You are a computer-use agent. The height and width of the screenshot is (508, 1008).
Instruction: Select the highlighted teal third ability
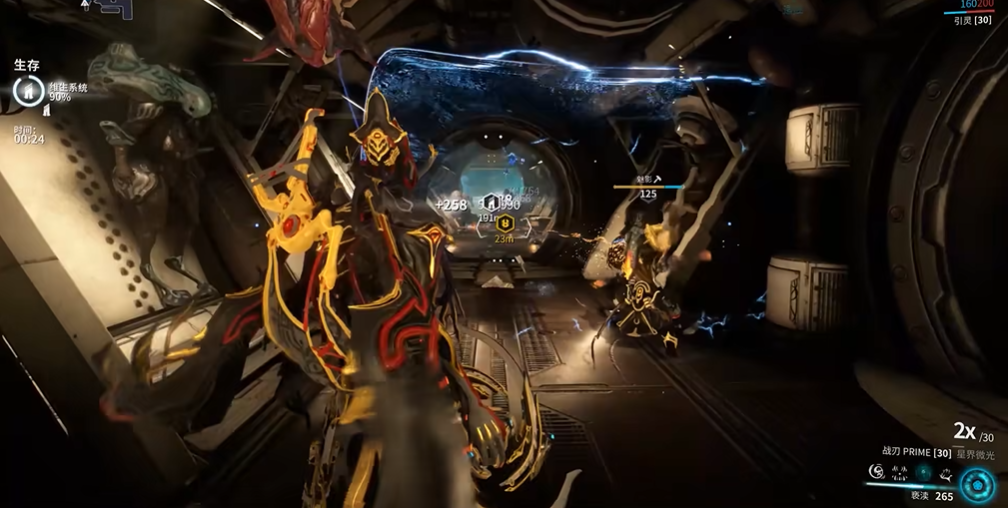tap(922, 471)
